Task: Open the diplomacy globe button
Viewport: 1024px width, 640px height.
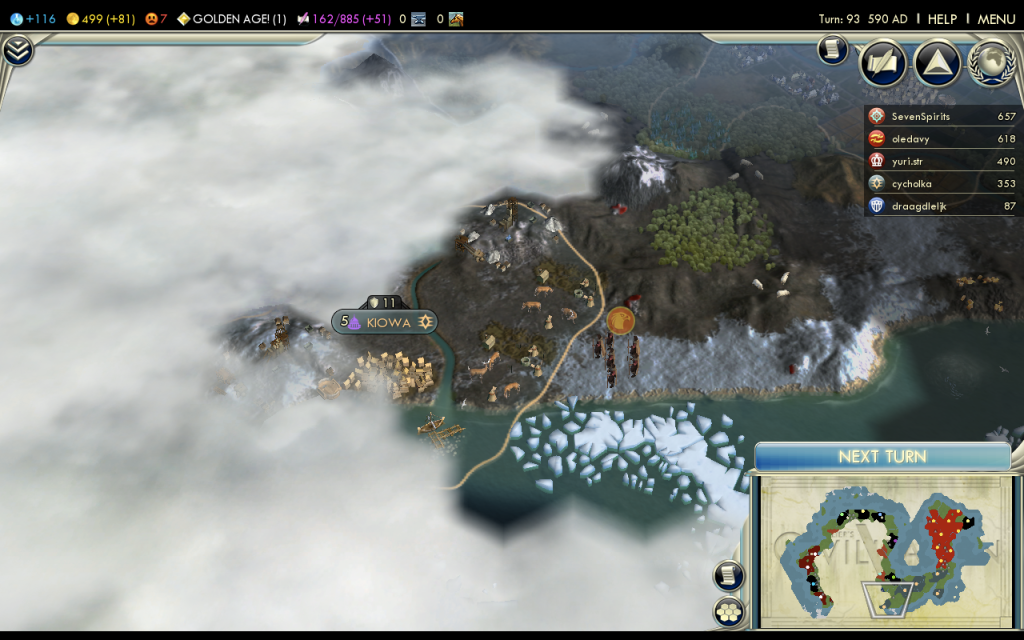Action: 991,62
